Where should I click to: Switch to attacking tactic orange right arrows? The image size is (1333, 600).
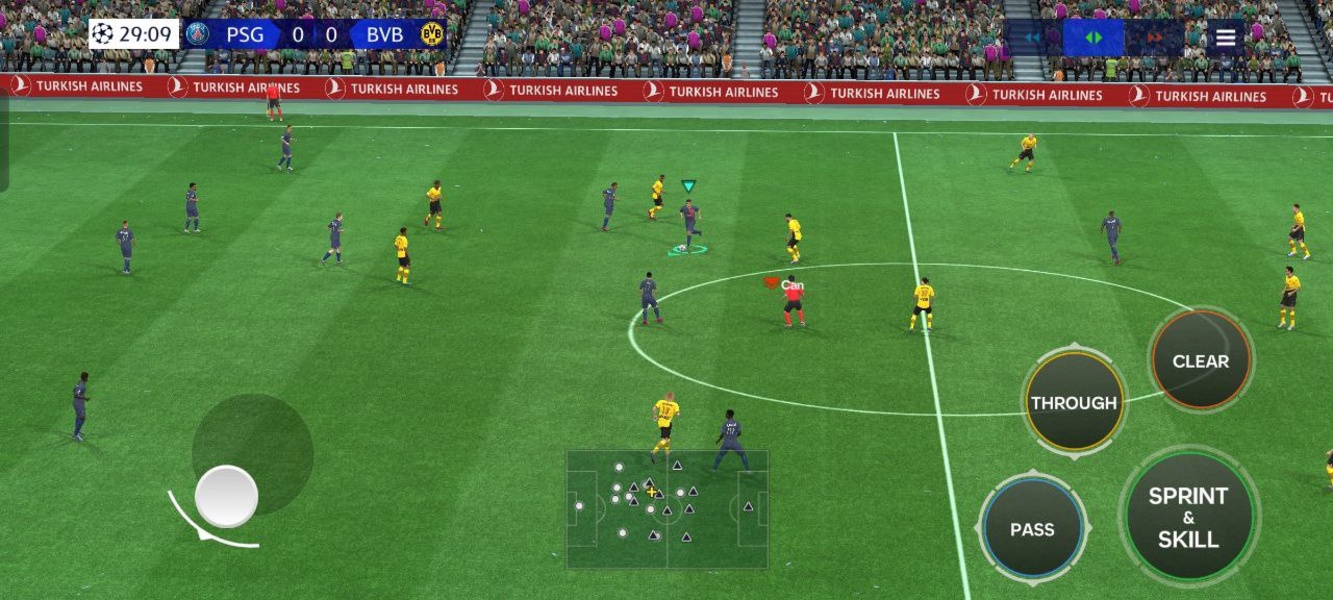(1155, 38)
